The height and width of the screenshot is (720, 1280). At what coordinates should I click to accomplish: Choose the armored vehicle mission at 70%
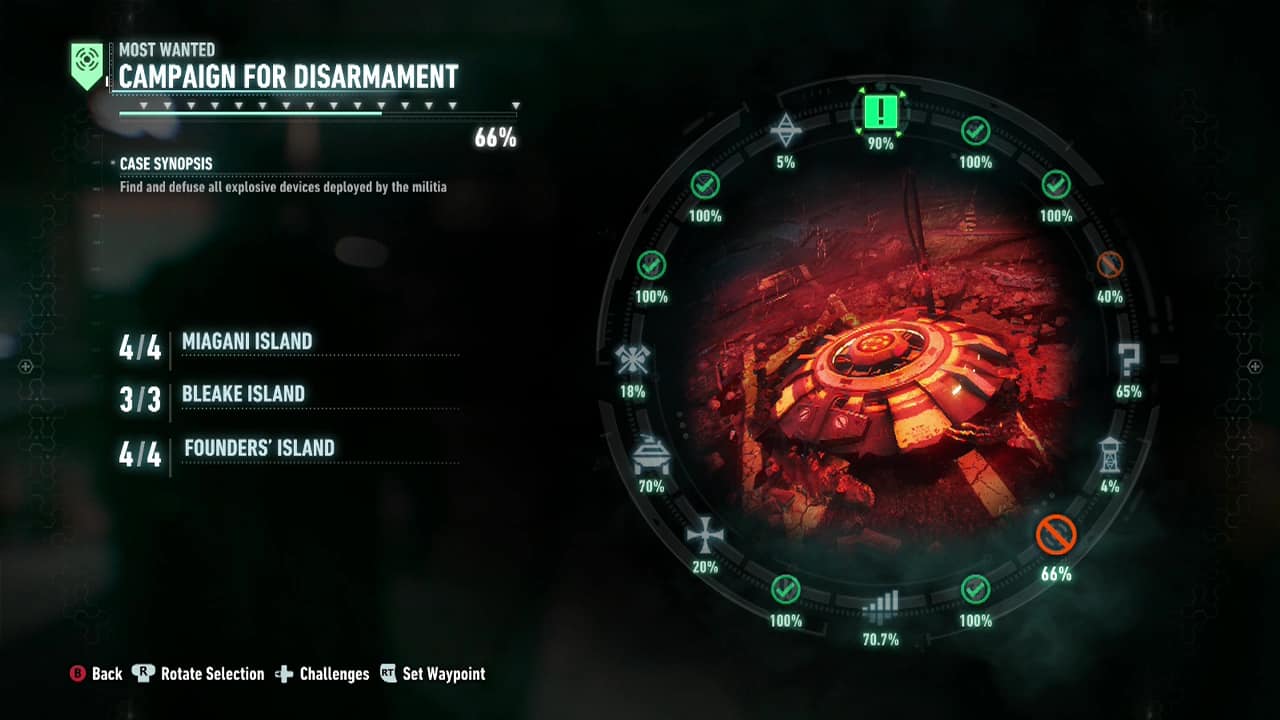point(651,455)
